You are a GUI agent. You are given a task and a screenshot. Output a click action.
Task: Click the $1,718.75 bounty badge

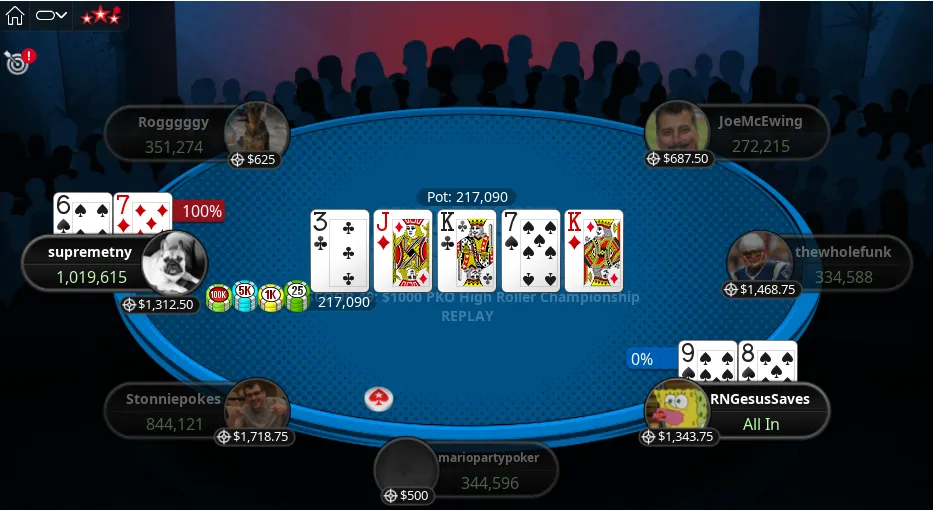pos(254,437)
